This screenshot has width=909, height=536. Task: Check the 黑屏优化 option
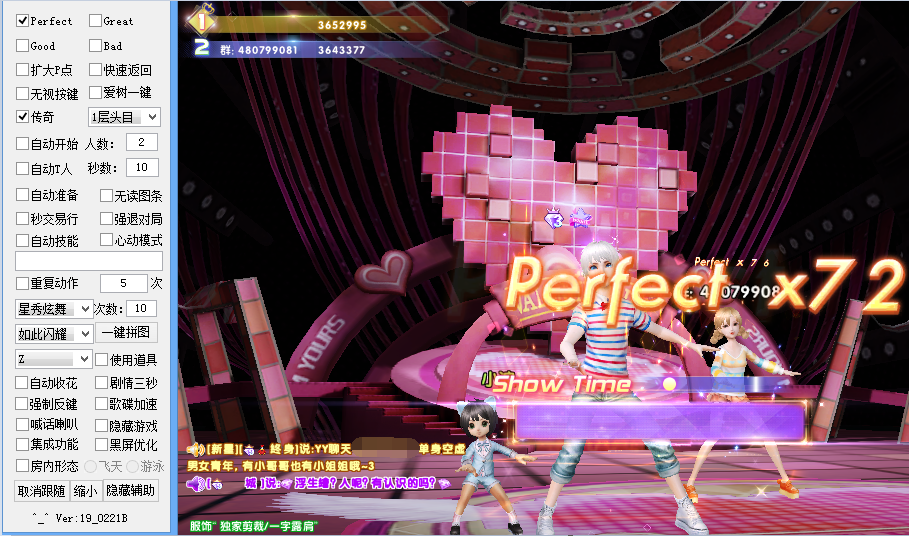tap(101, 444)
